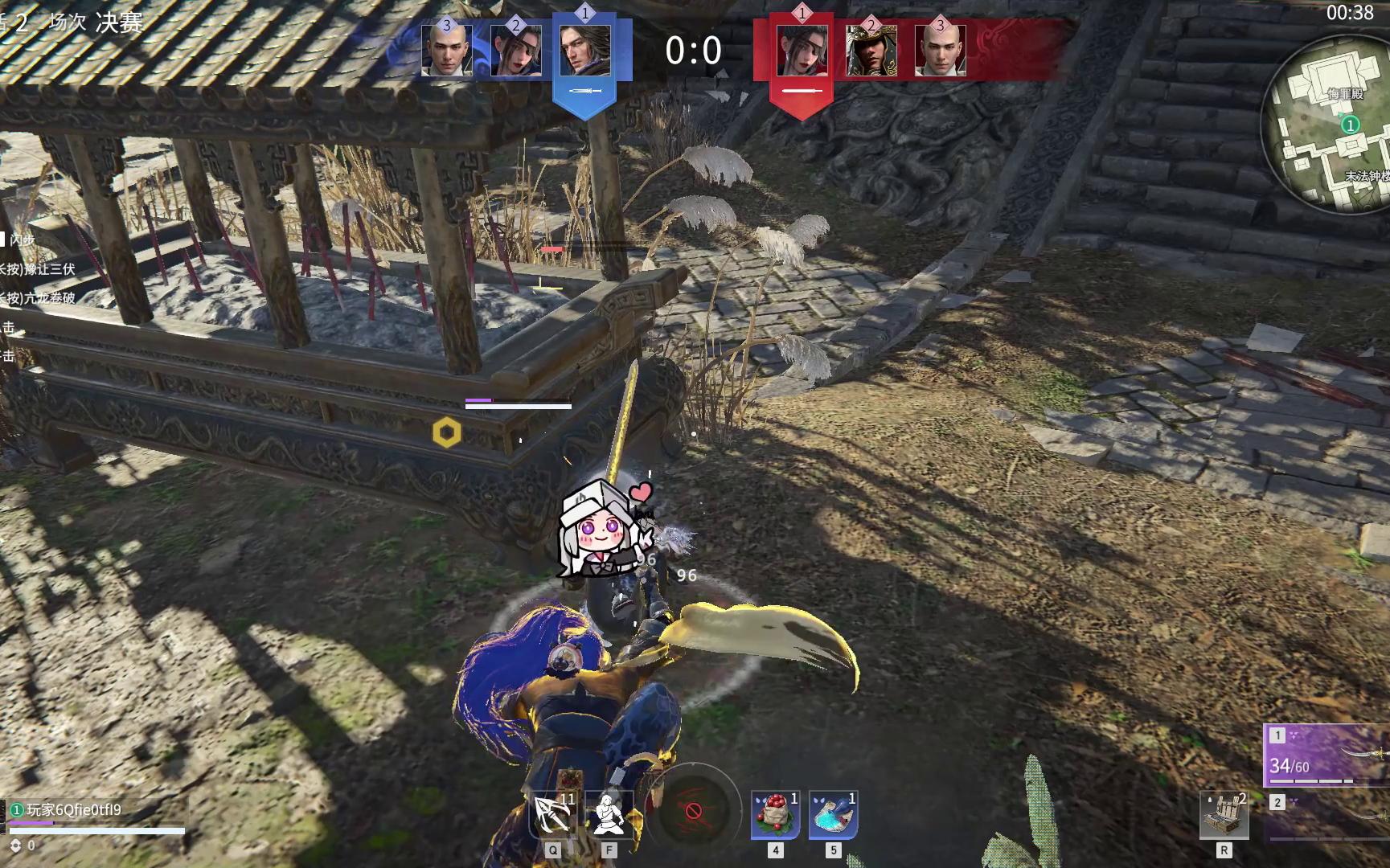The height and width of the screenshot is (868, 1390).
Task: Use the weapon repair kit box
Action: coord(1224,815)
